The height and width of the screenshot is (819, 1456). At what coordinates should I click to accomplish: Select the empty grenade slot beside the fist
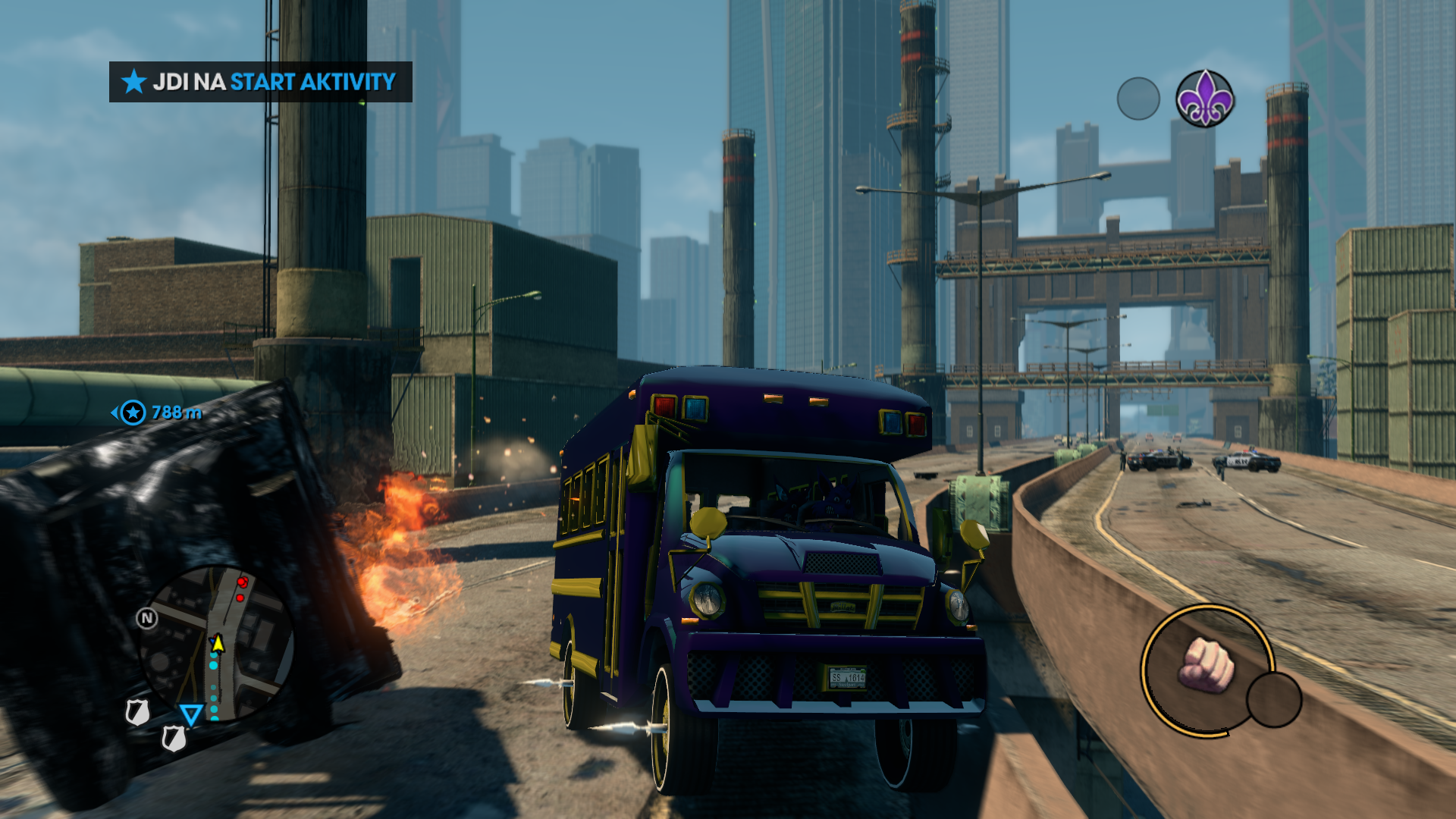click(x=1274, y=699)
